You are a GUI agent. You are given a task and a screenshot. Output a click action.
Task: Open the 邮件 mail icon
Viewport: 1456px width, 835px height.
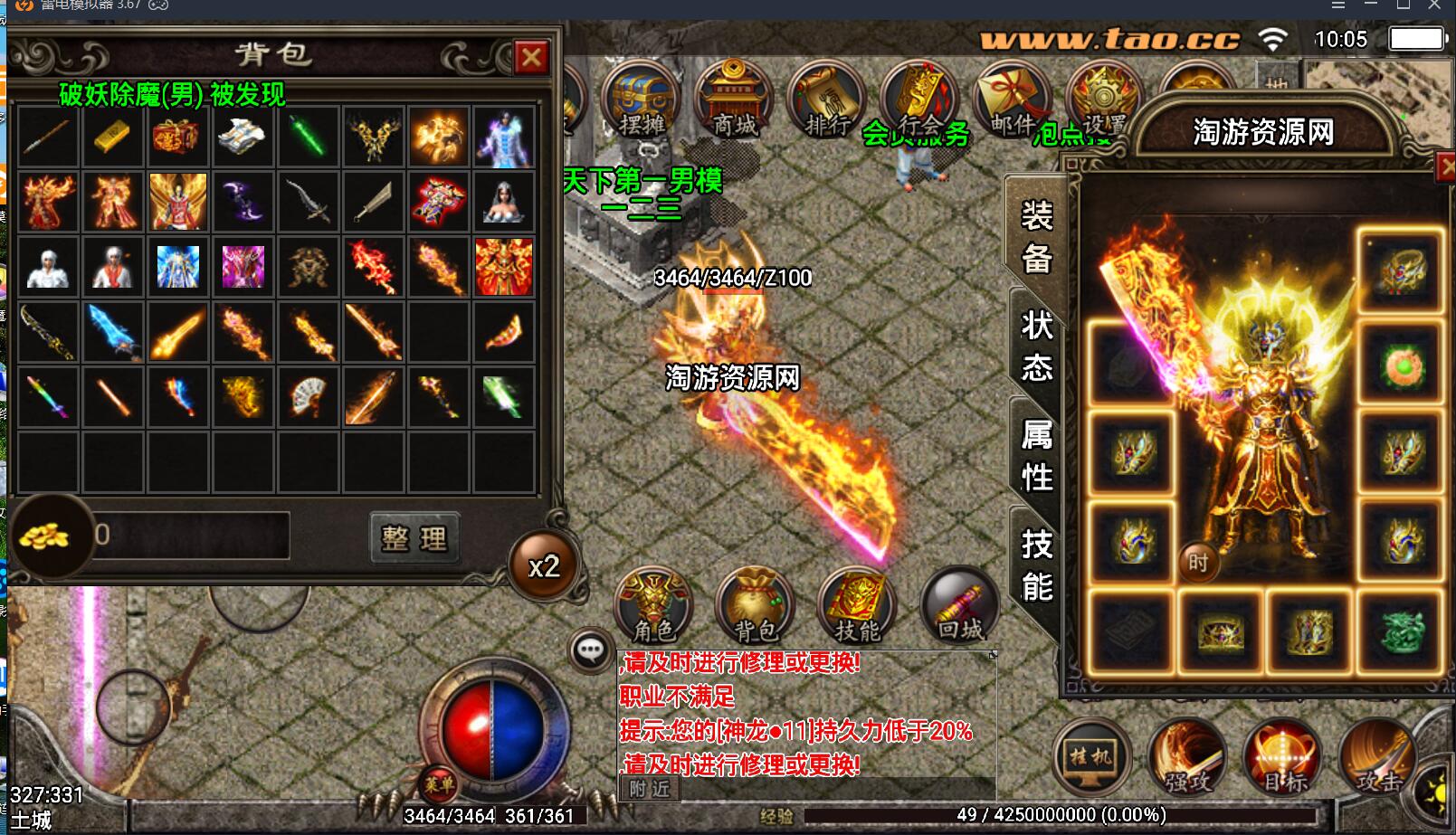[x=1011, y=100]
